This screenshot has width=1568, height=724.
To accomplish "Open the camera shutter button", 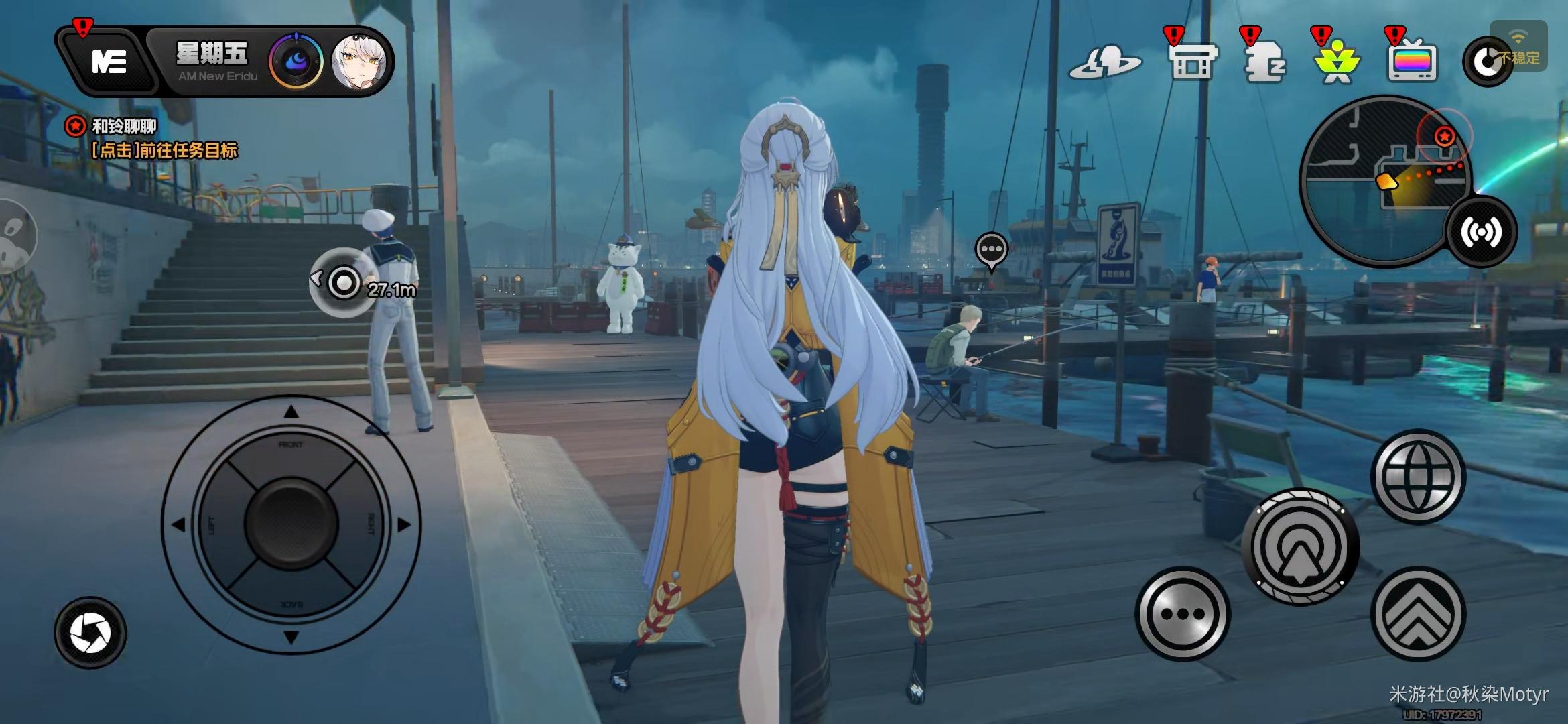I will [90, 632].
